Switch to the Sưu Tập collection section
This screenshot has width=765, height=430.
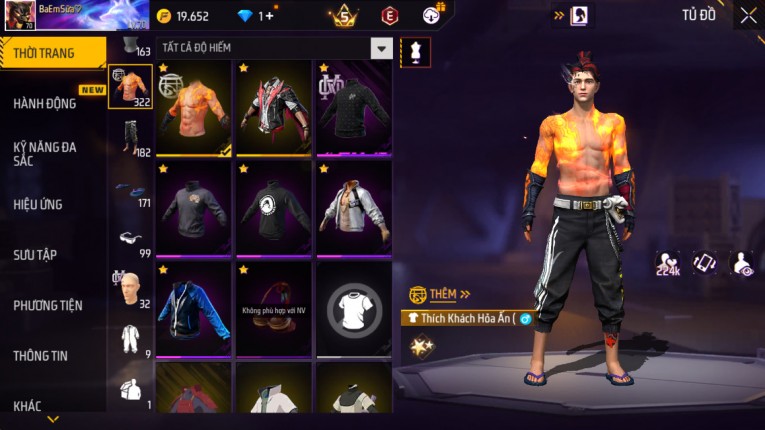pos(36,255)
